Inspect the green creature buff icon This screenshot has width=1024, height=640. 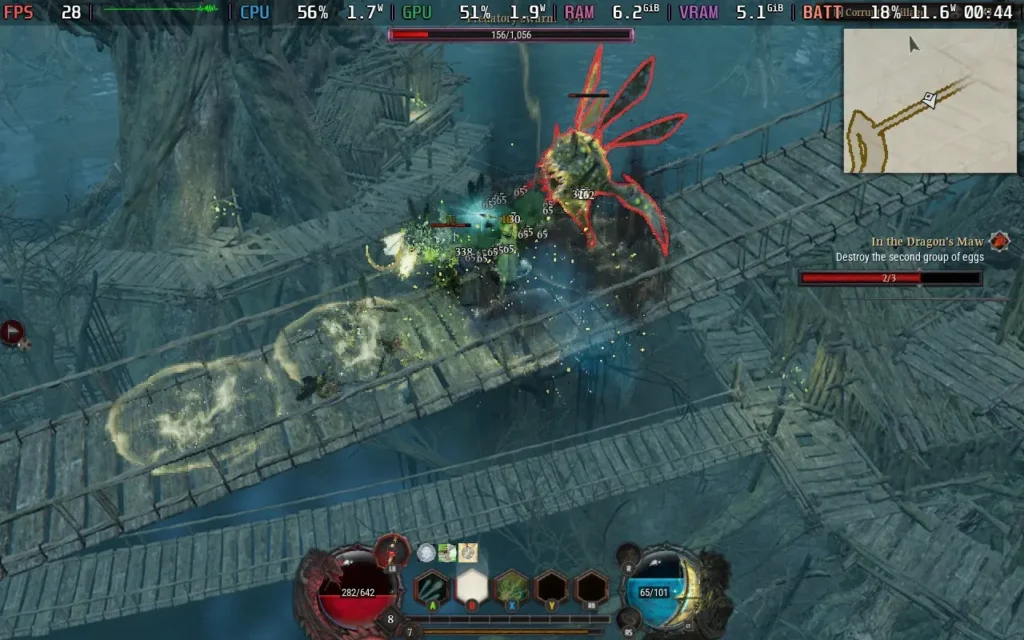pos(447,552)
